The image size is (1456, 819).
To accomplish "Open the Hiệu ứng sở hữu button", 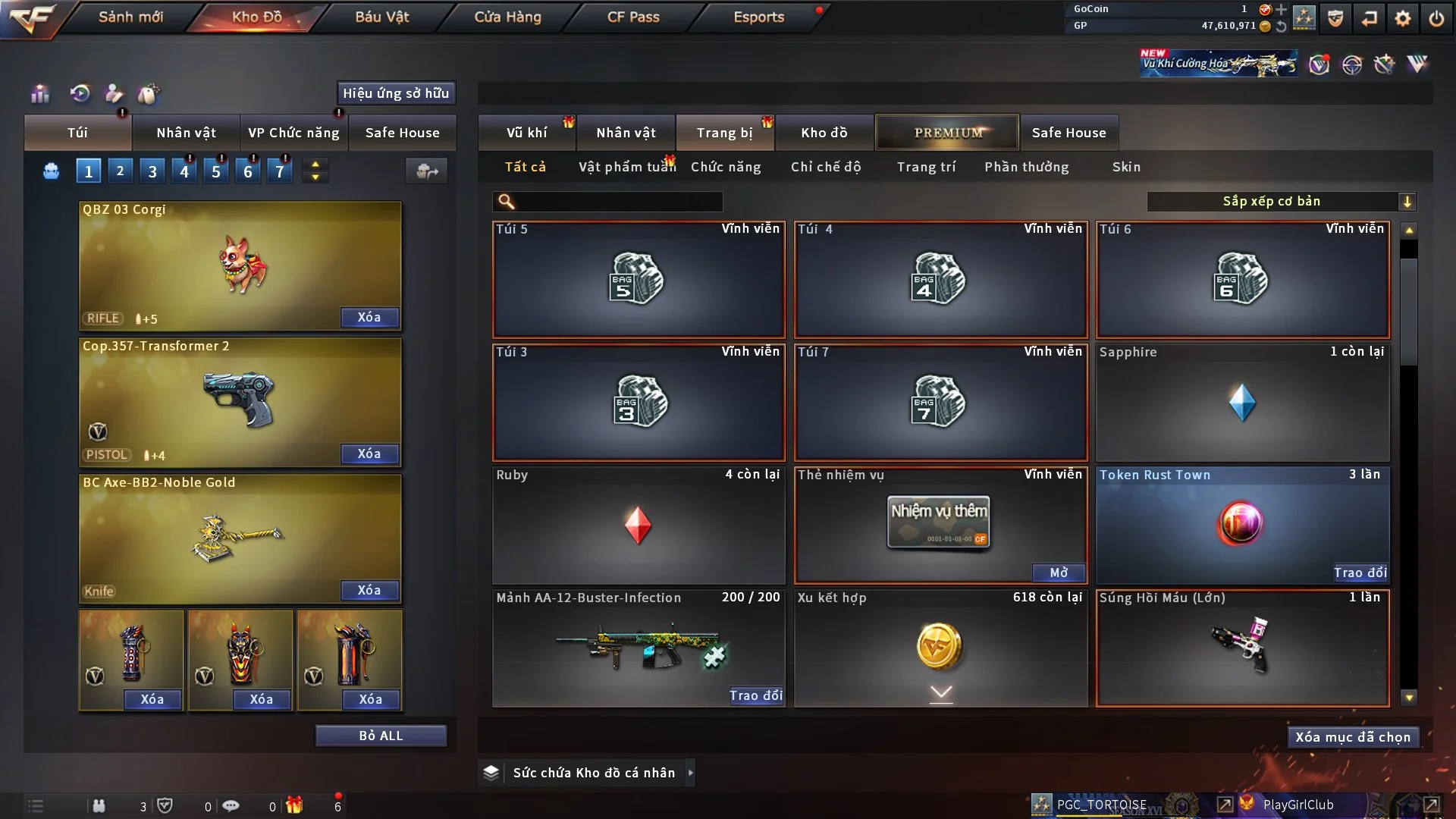I will click(x=396, y=93).
